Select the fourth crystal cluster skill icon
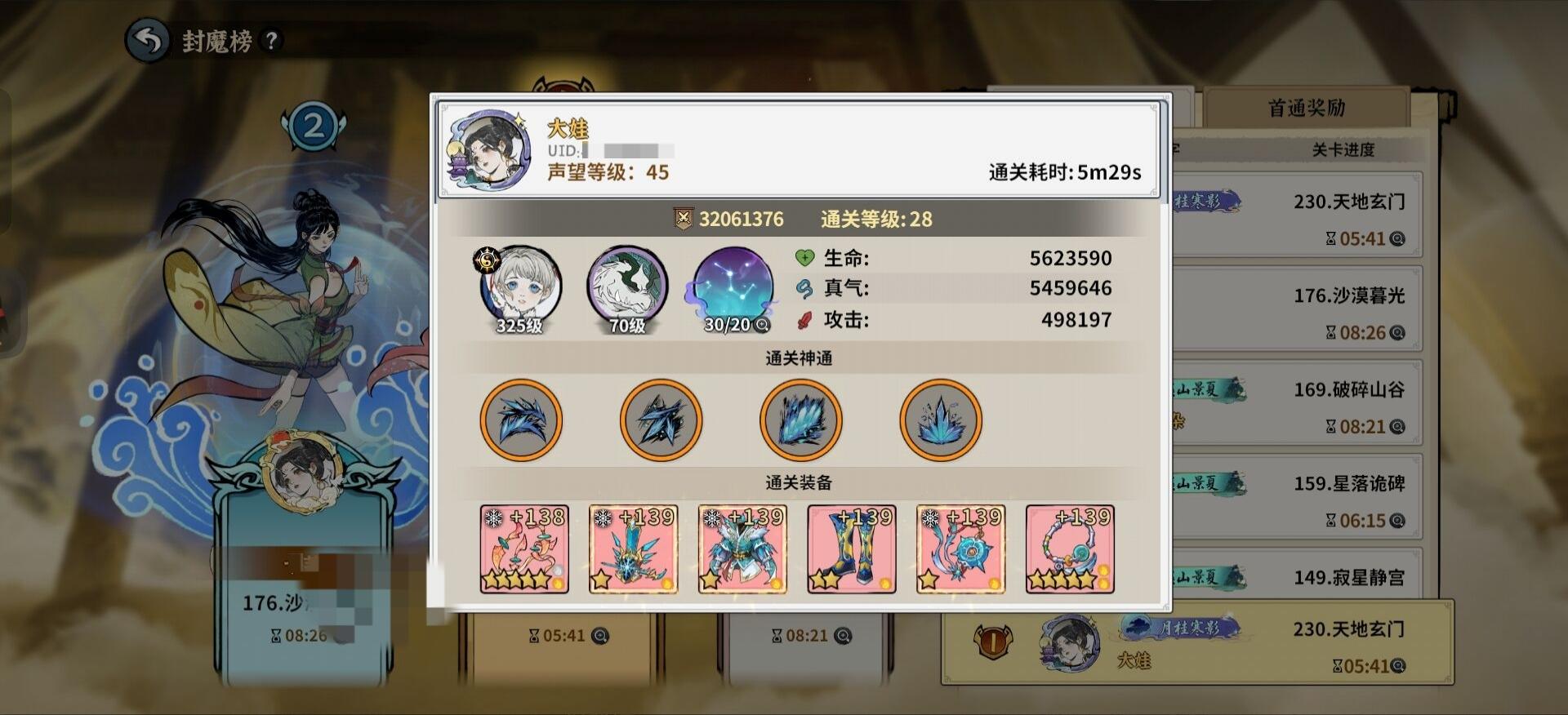1568x715 pixels. (x=941, y=420)
